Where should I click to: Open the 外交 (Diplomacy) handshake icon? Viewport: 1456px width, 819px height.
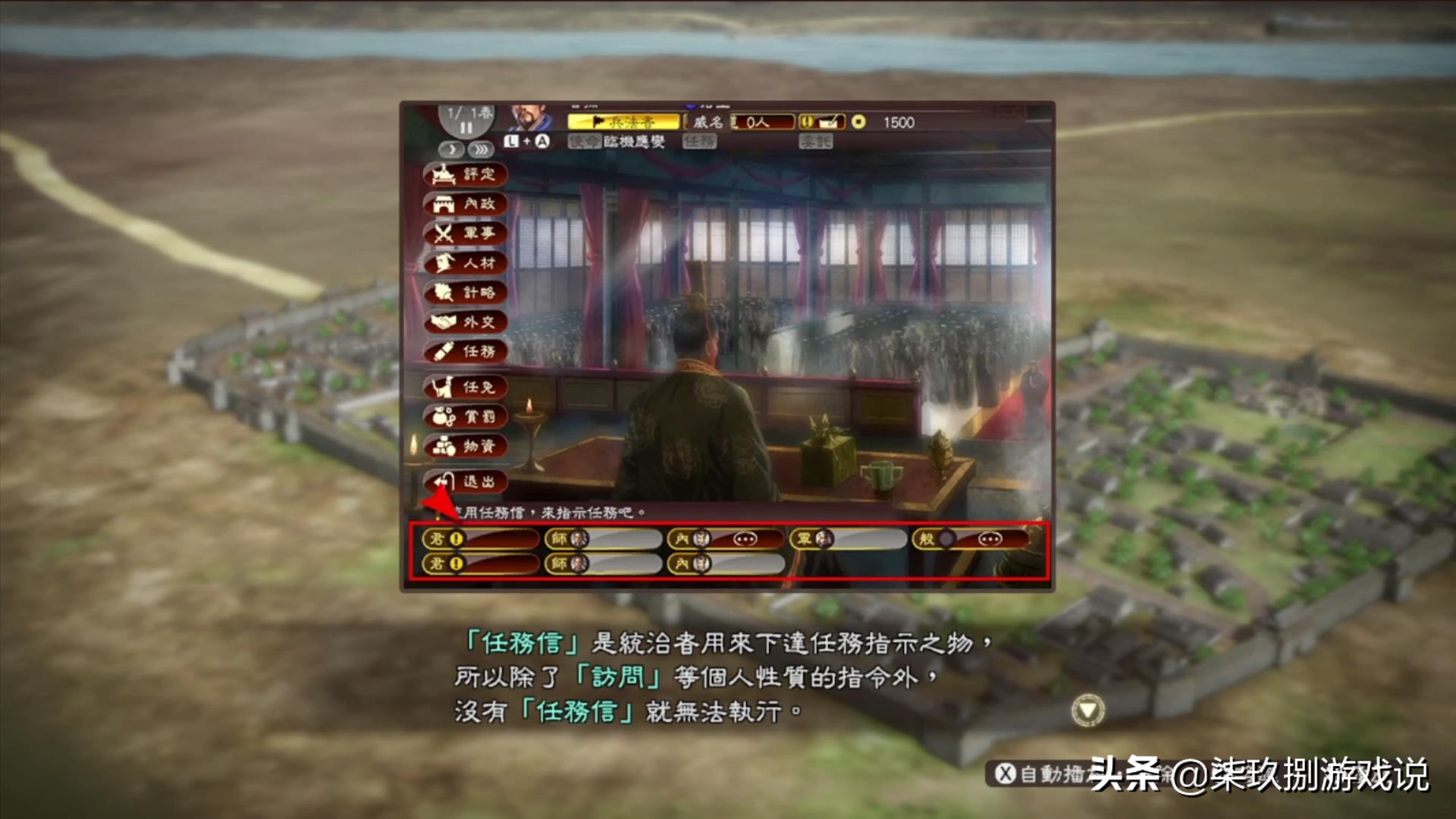tap(466, 322)
